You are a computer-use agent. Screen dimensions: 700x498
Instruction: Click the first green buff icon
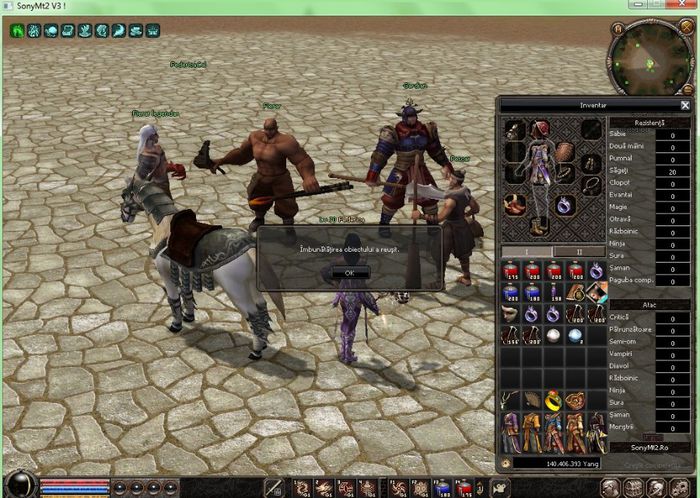click(x=18, y=31)
